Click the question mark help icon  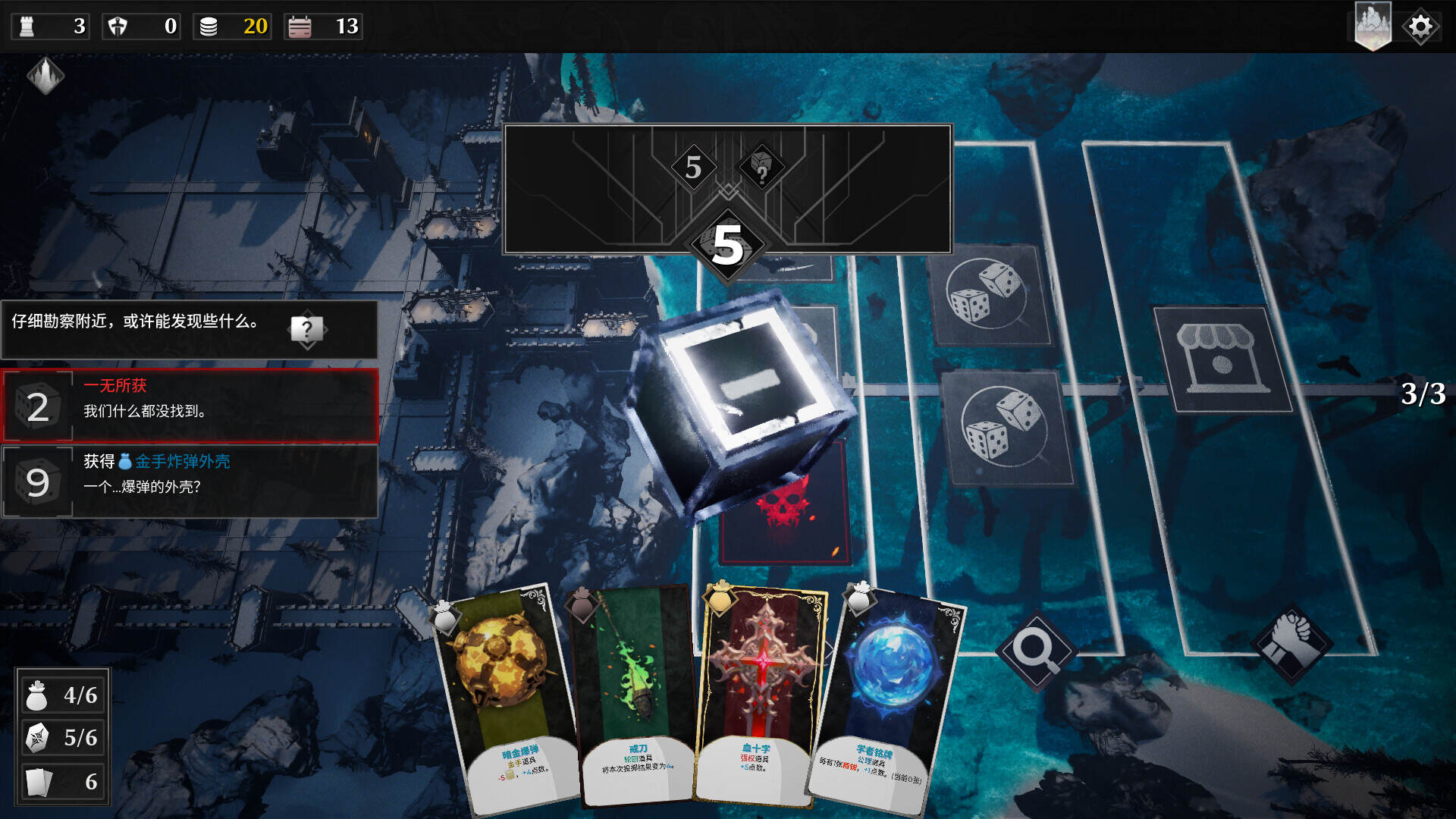pyautogui.click(x=306, y=330)
